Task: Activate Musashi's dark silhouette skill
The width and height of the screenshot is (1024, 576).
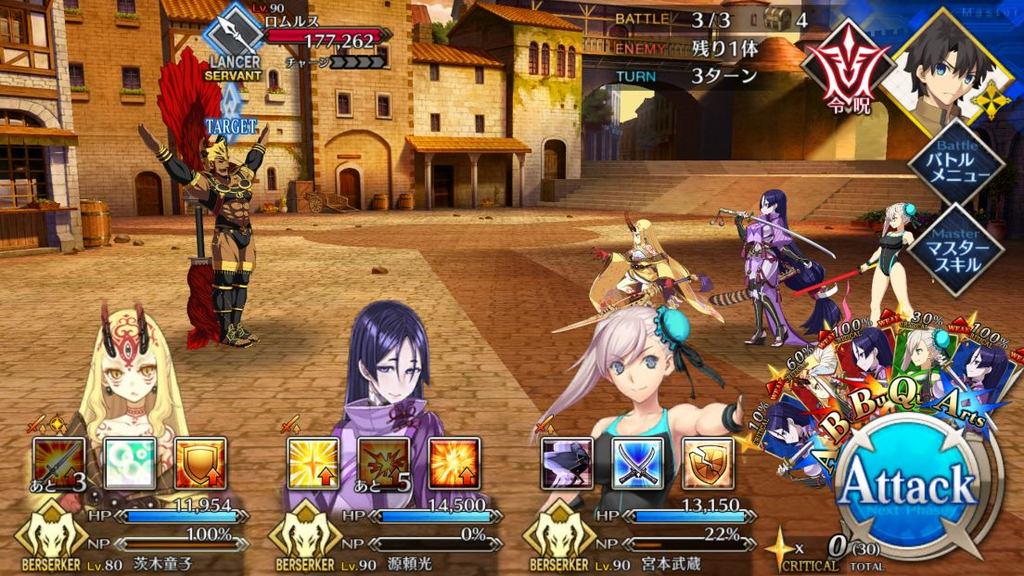Action: 567,464
